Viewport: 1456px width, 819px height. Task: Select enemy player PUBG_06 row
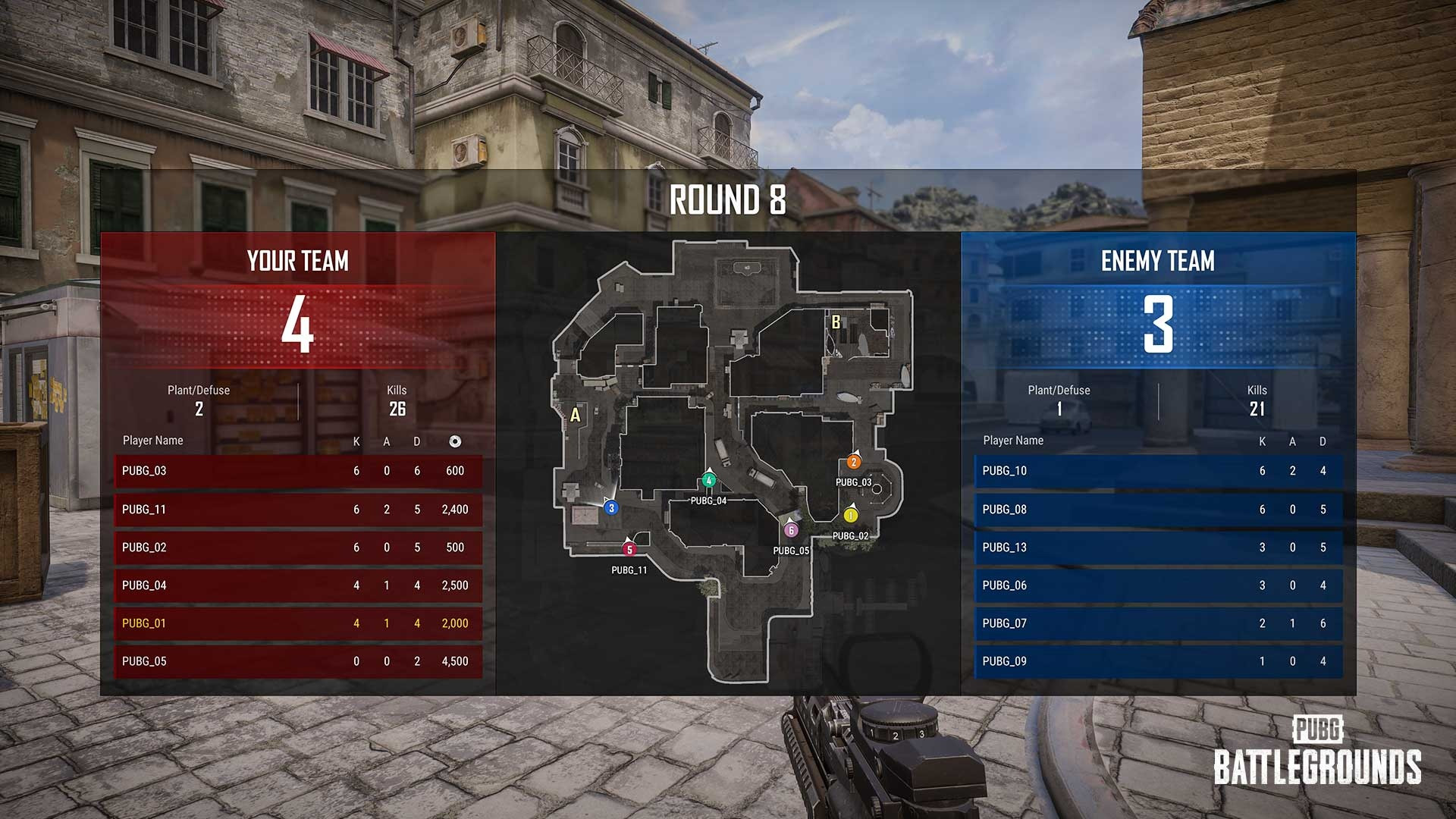(1158, 585)
